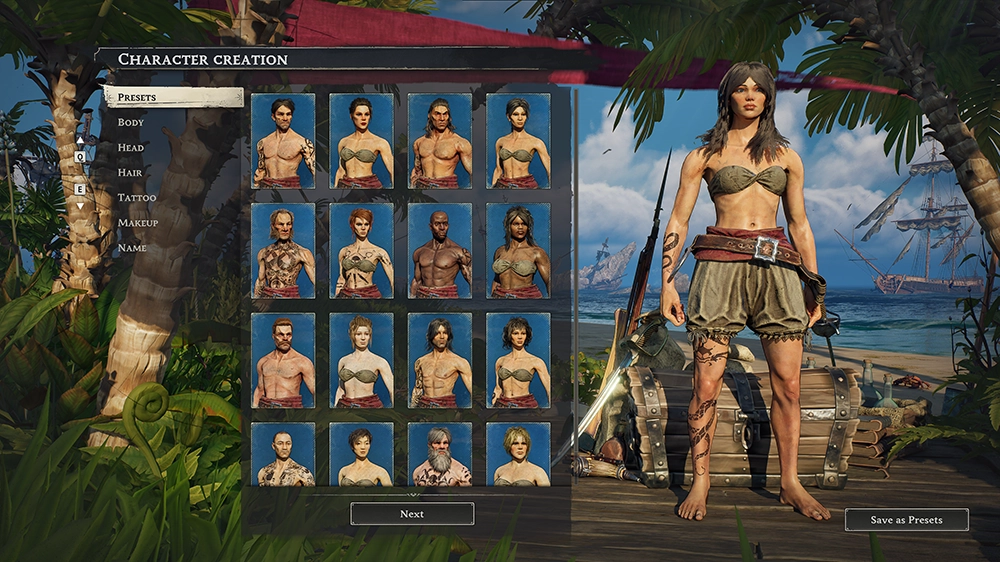
Task: Choose the blonde short-haired woman preset
Action: pyautogui.click(x=518, y=455)
